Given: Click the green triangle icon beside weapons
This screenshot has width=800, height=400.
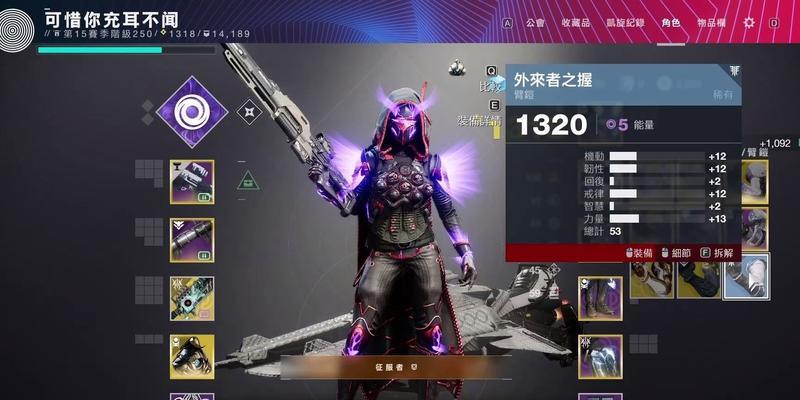Looking at the screenshot, I should (x=248, y=181).
